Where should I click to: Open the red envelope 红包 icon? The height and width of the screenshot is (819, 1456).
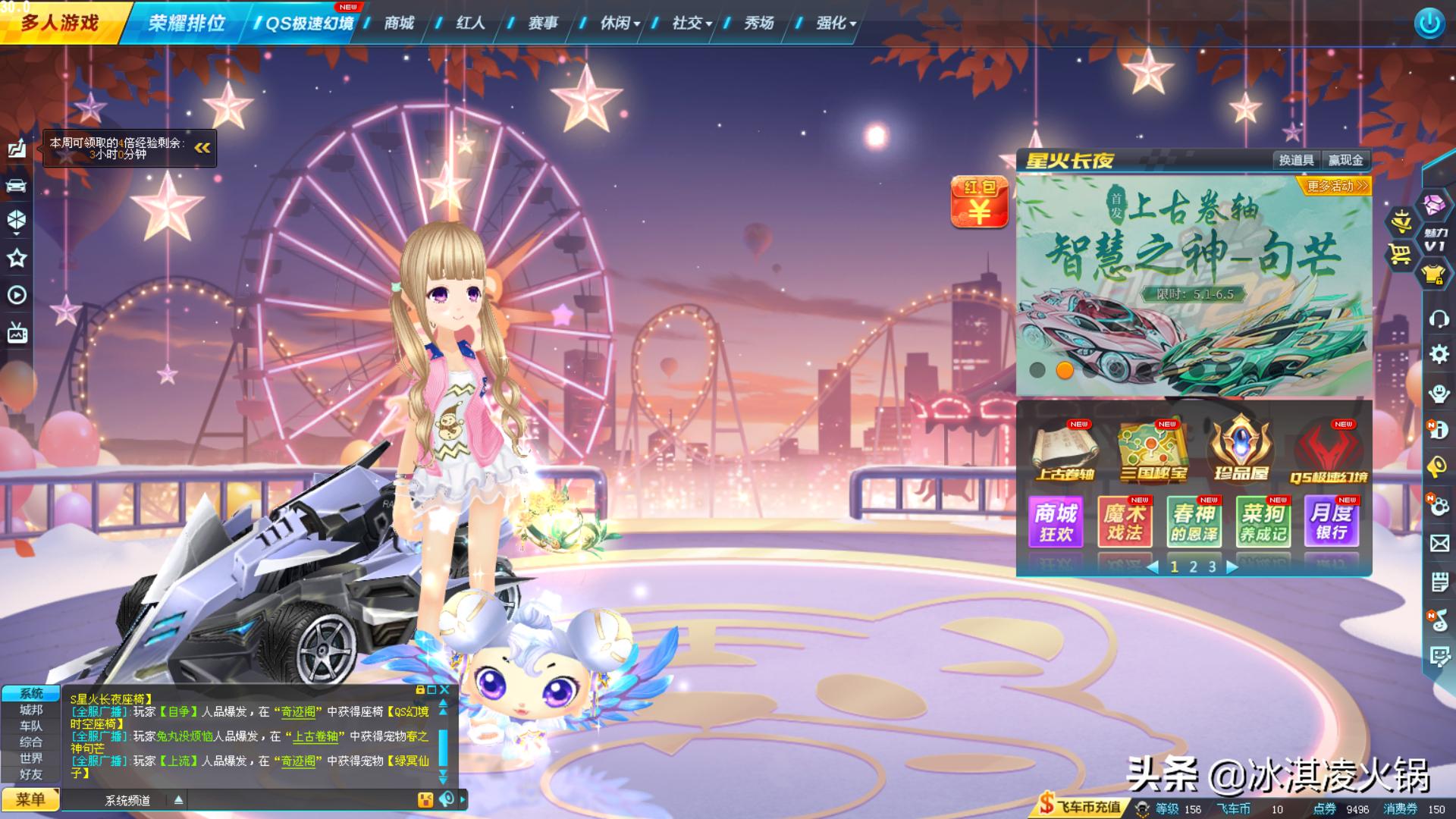click(979, 202)
